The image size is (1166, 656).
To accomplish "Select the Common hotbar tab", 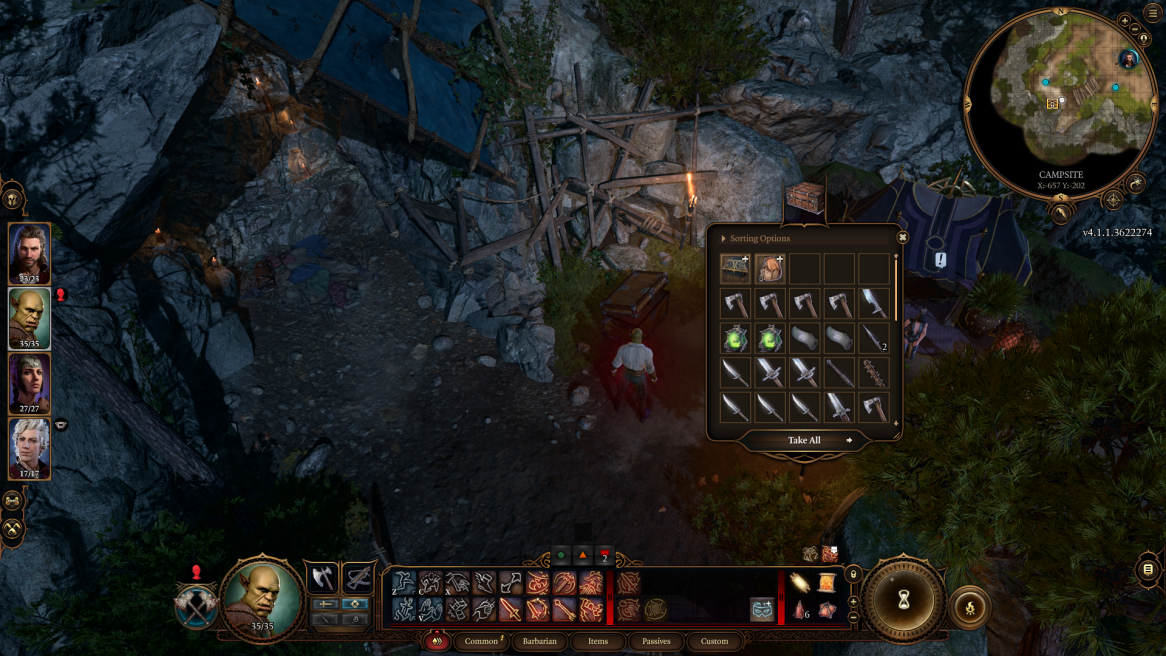I will 481,641.
